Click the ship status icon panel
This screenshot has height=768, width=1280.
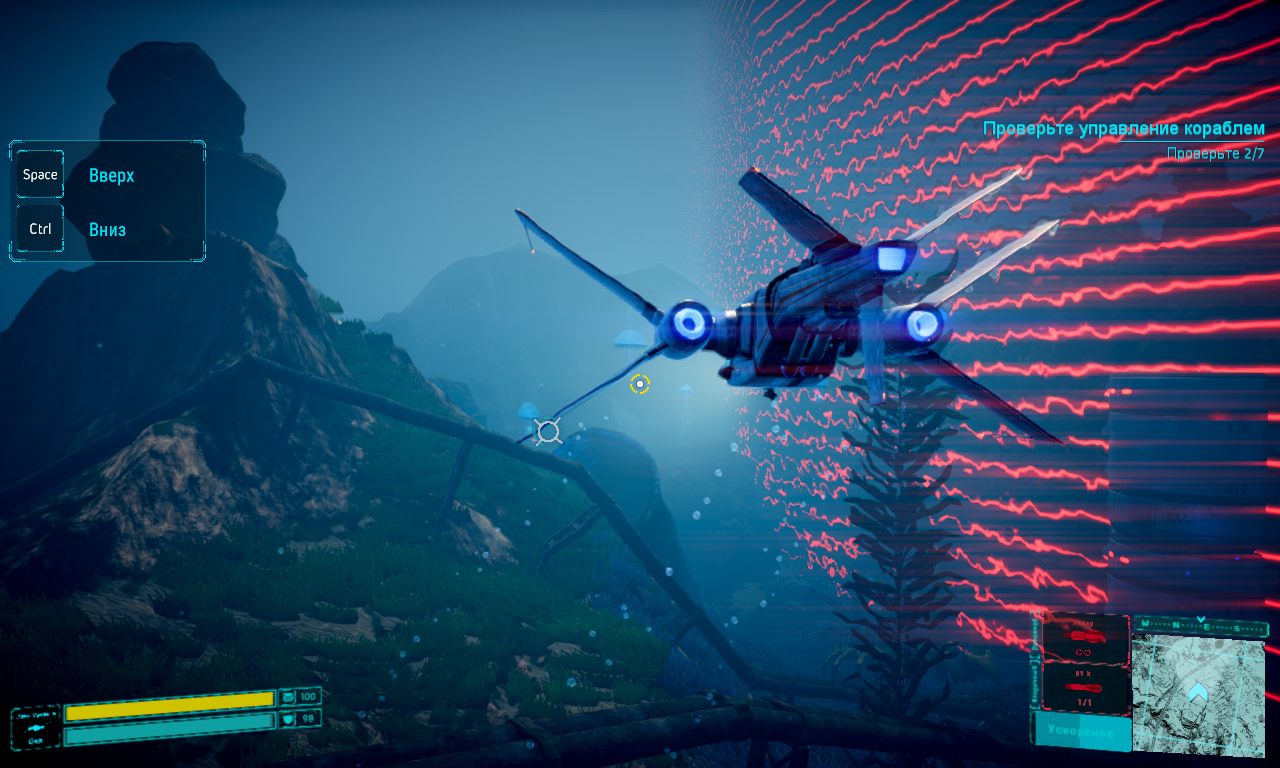36,727
